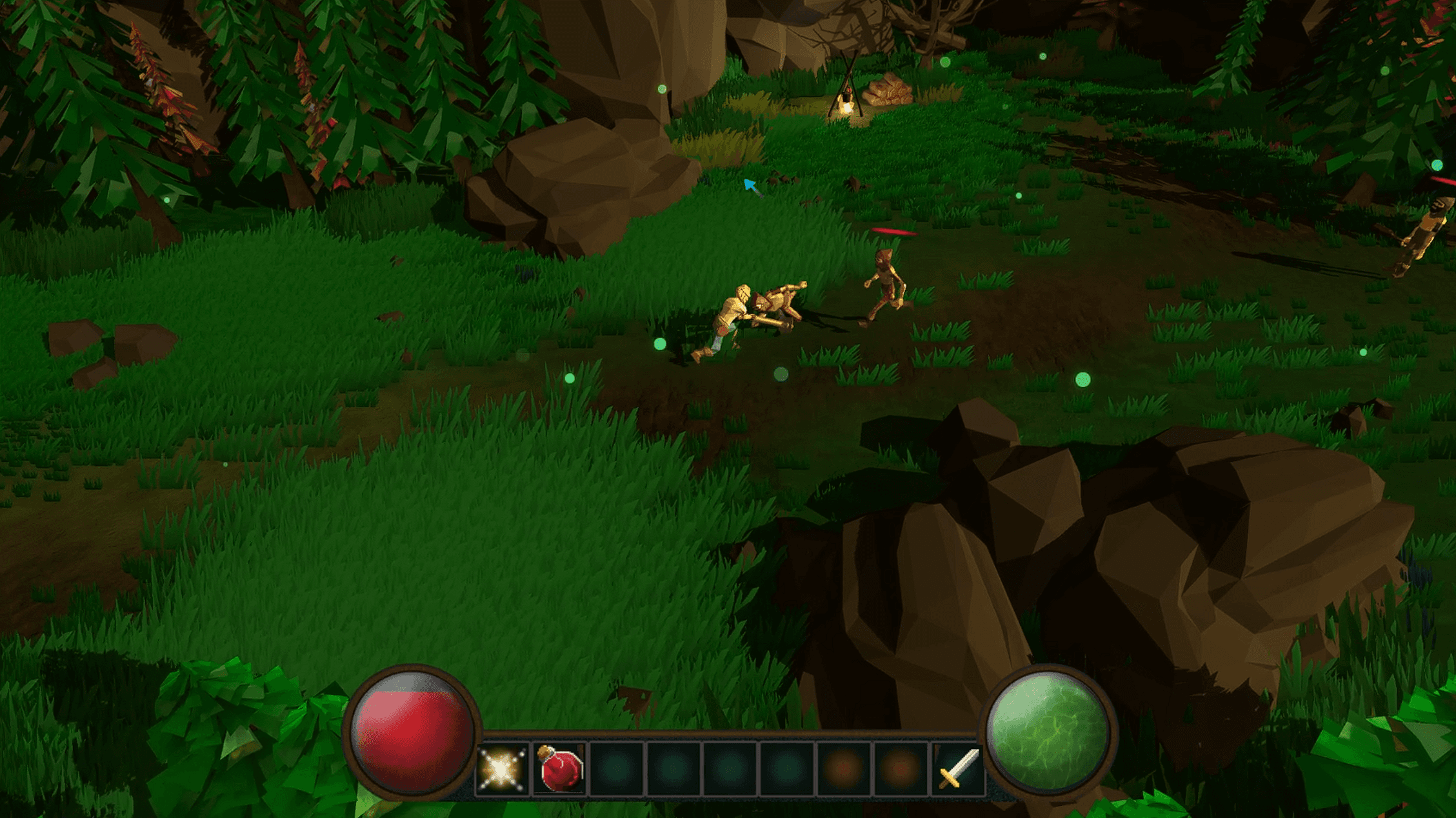
Task: Use the red health potion slot
Action: point(560,769)
